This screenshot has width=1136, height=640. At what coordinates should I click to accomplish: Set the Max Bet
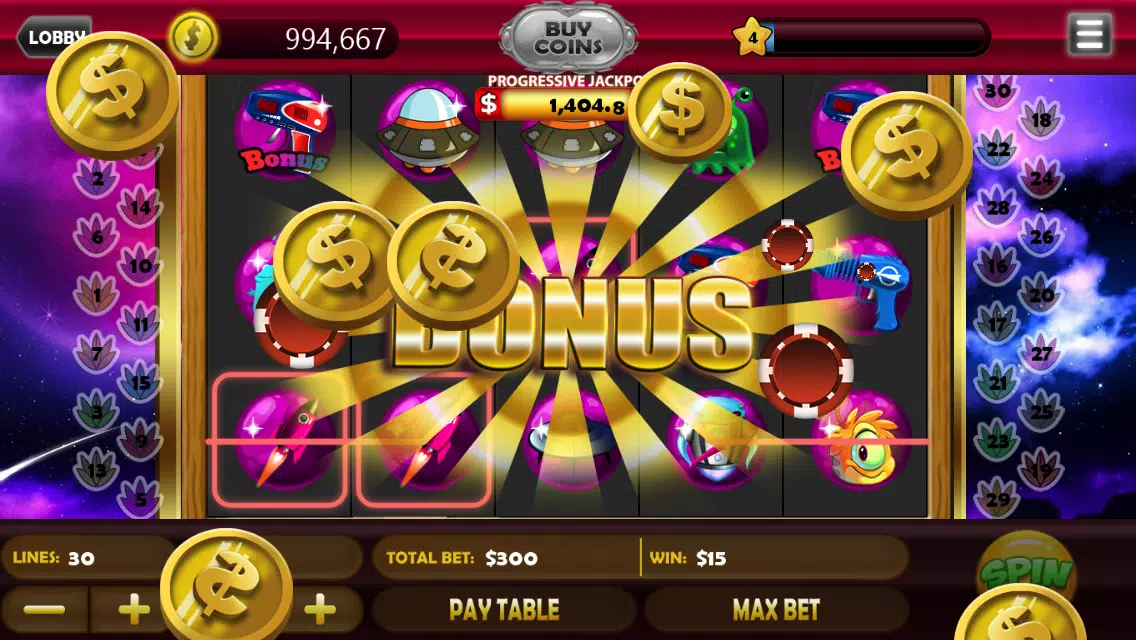[776, 609]
